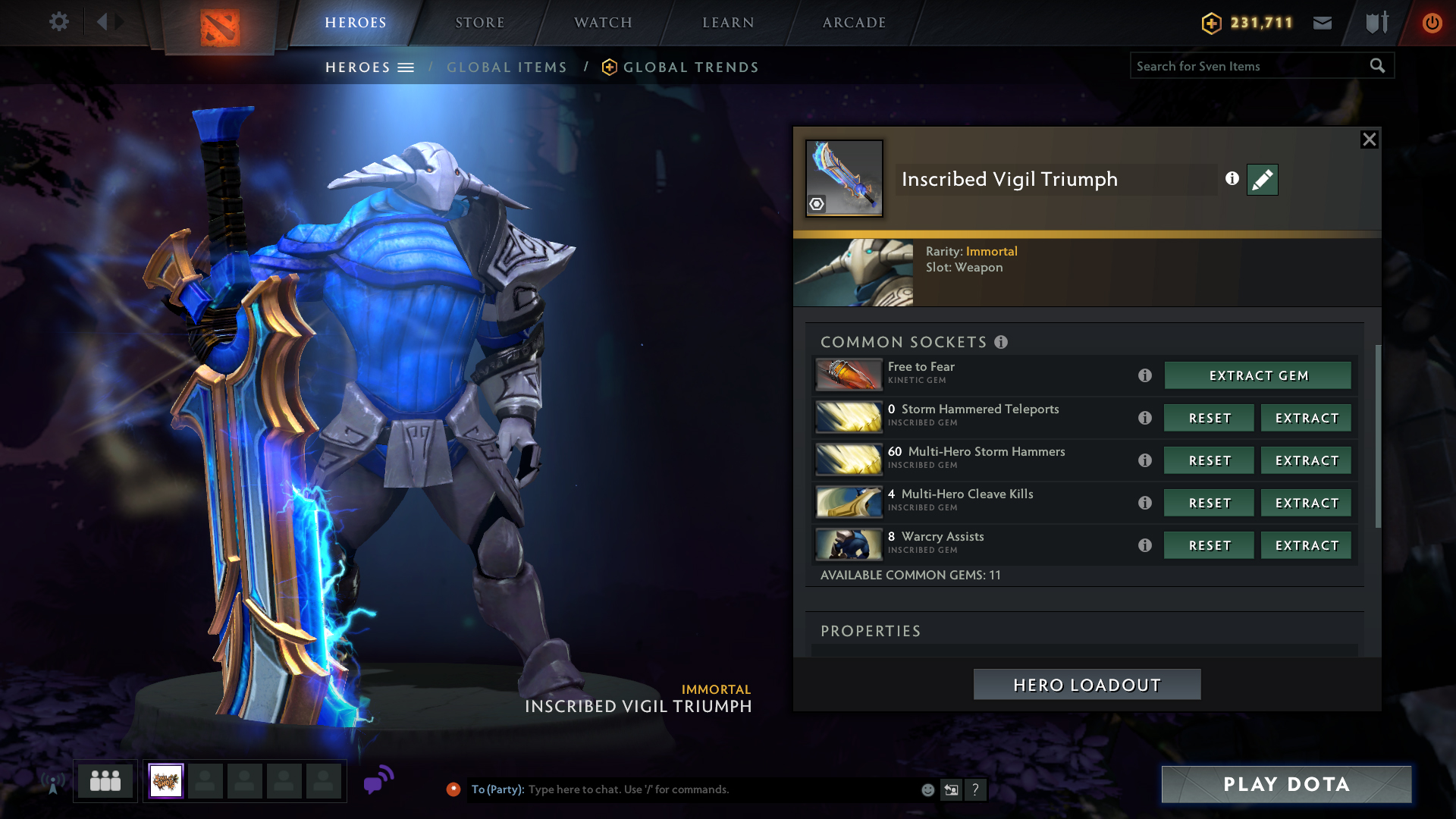Extract the Multi-Hero Storm Hammers gem
The width and height of the screenshot is (1456, 819).
(x=1306, y=460)
